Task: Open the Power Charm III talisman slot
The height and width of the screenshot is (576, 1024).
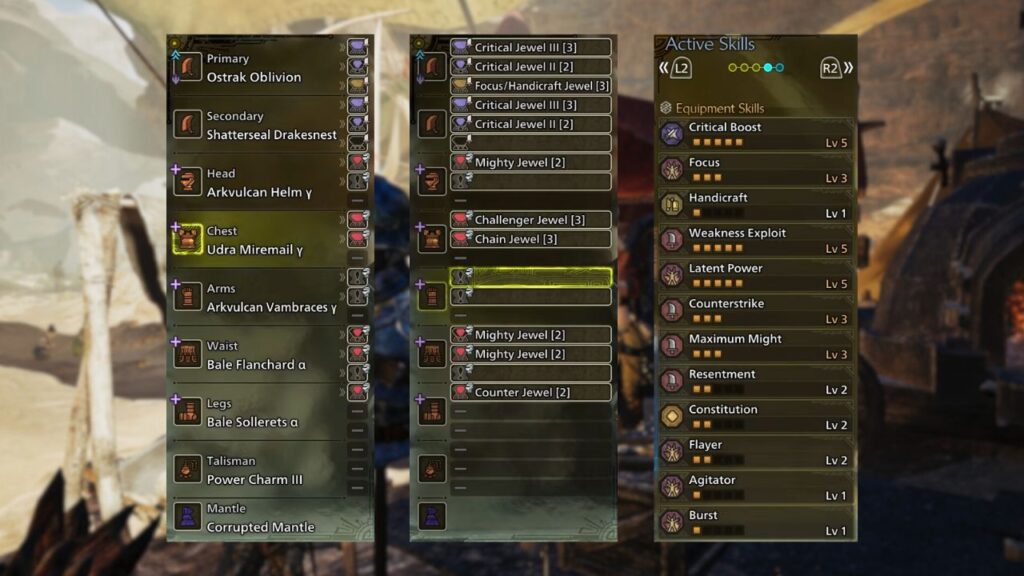Action: pos(255,470)
